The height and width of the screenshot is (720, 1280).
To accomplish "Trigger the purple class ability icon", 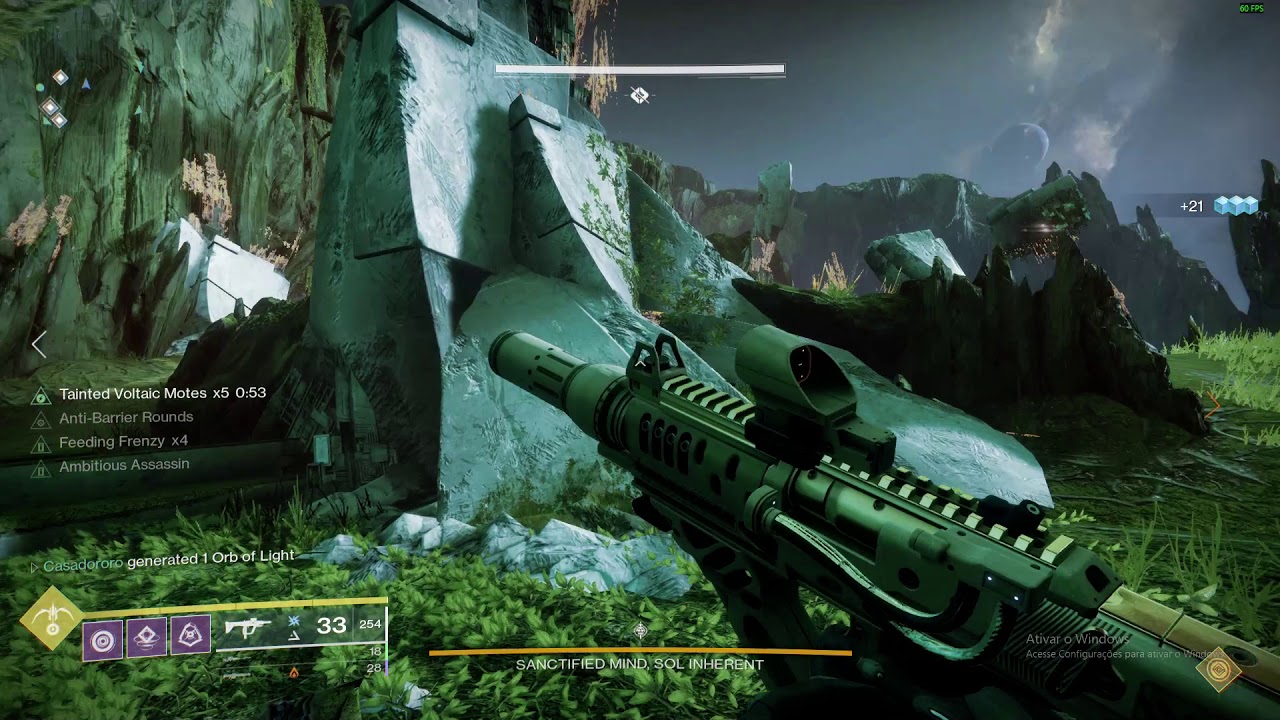I will point(190,635).
